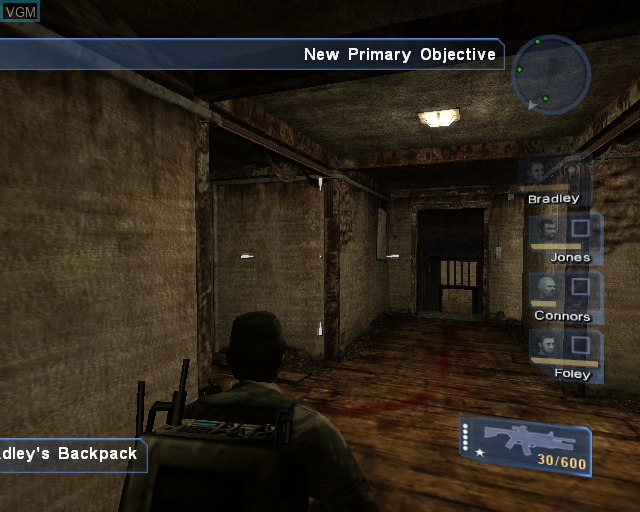Open the New Primary Objective banner
Screen dimensions: 640x512
pos(398,54)
